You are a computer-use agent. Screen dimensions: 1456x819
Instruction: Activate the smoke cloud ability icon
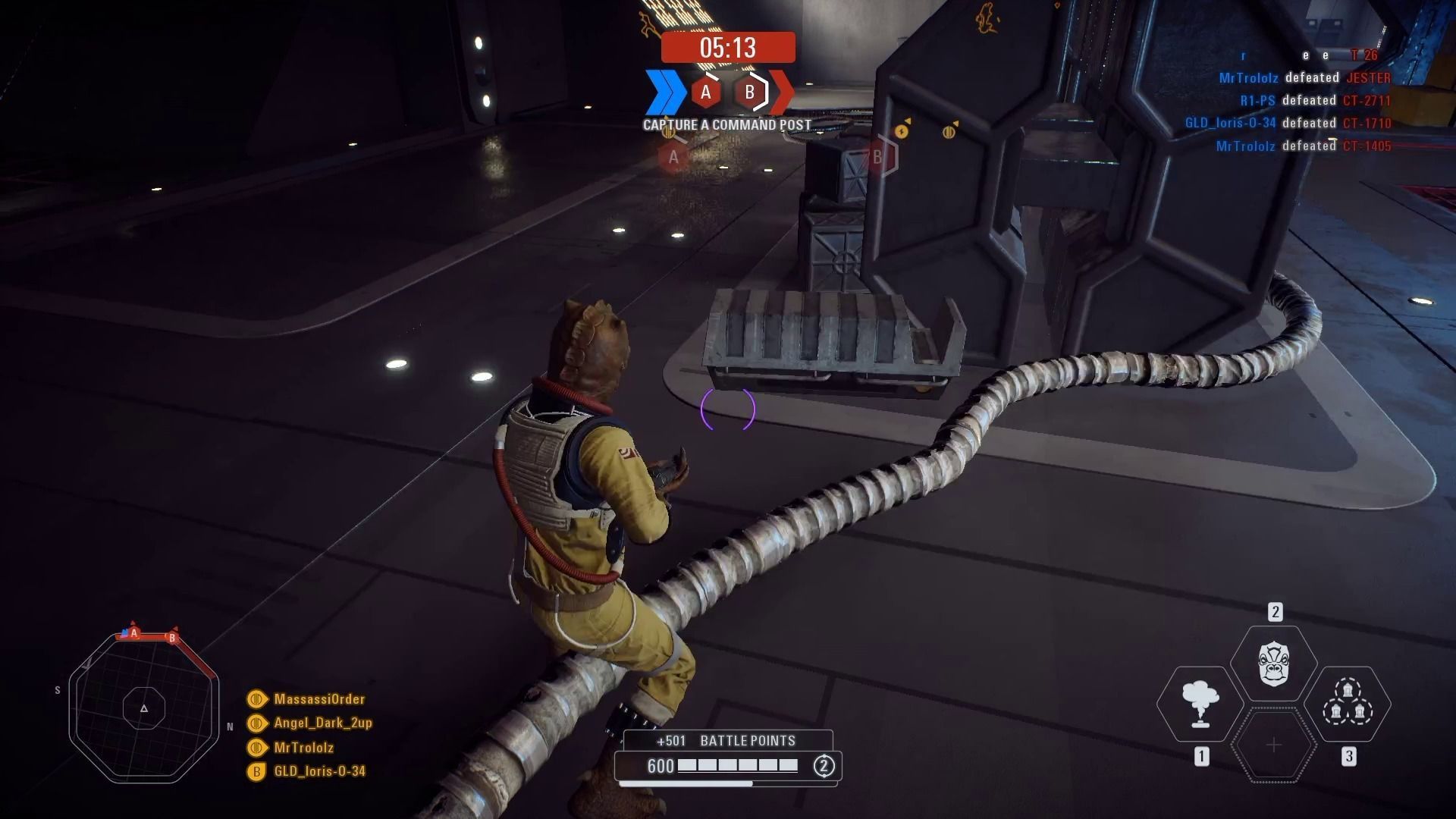coord(1200,704)
